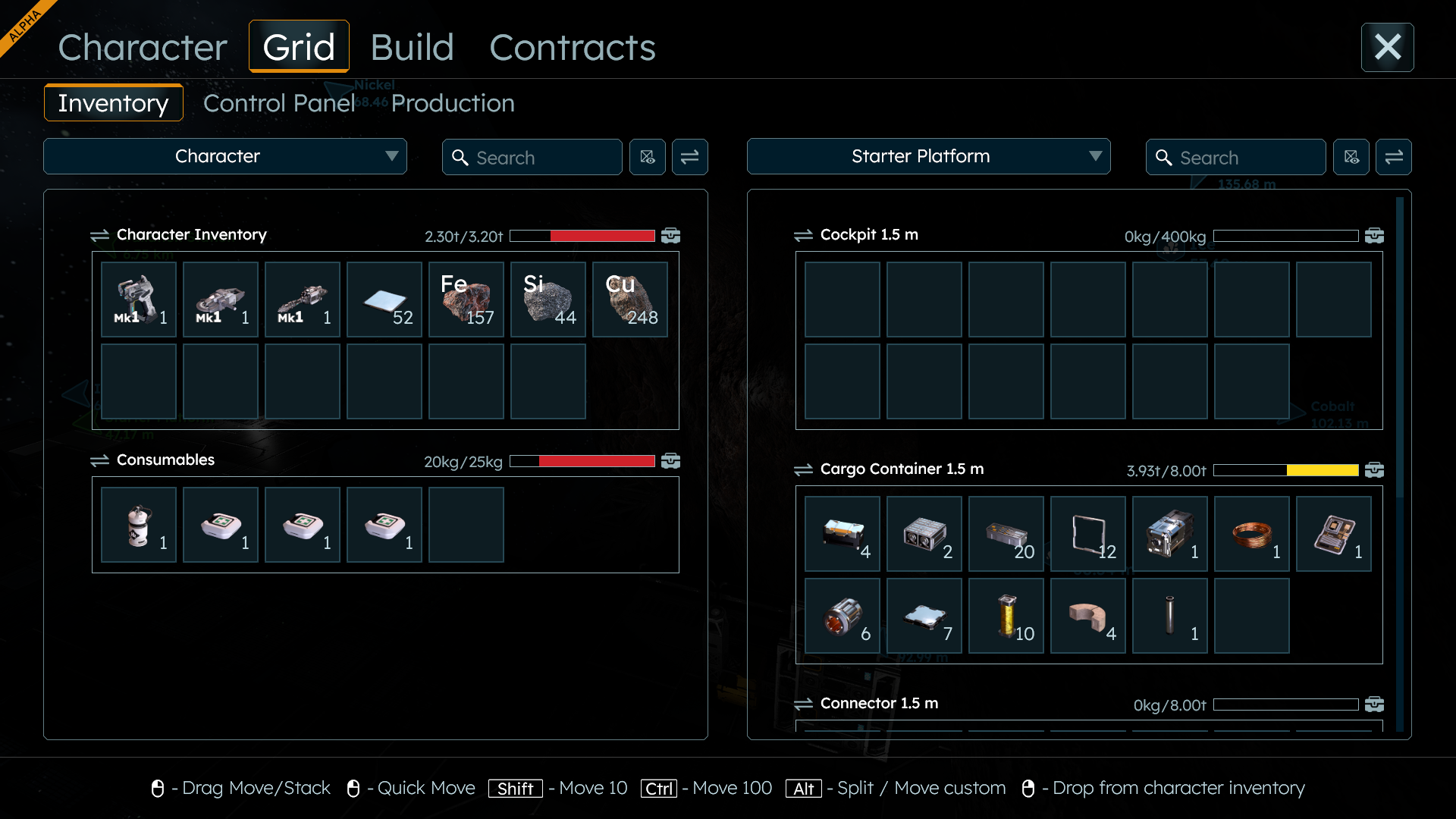The width and height of the screenshot is (1456, 819).
Task: Select the Fe iron ore stack
Action: click(466, 300)
